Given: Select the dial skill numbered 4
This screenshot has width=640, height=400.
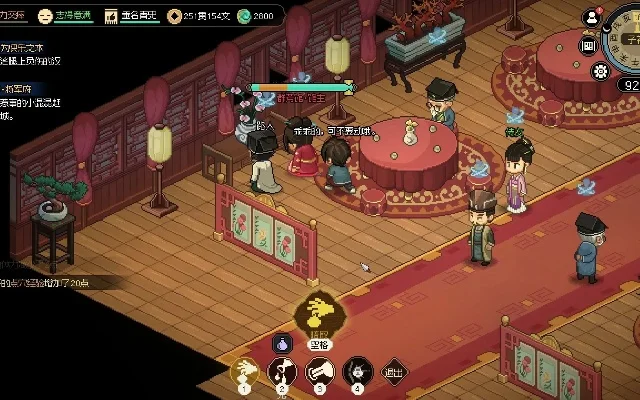Looking at the screenshot, I should pyautogui.click(x=358, y=372).
